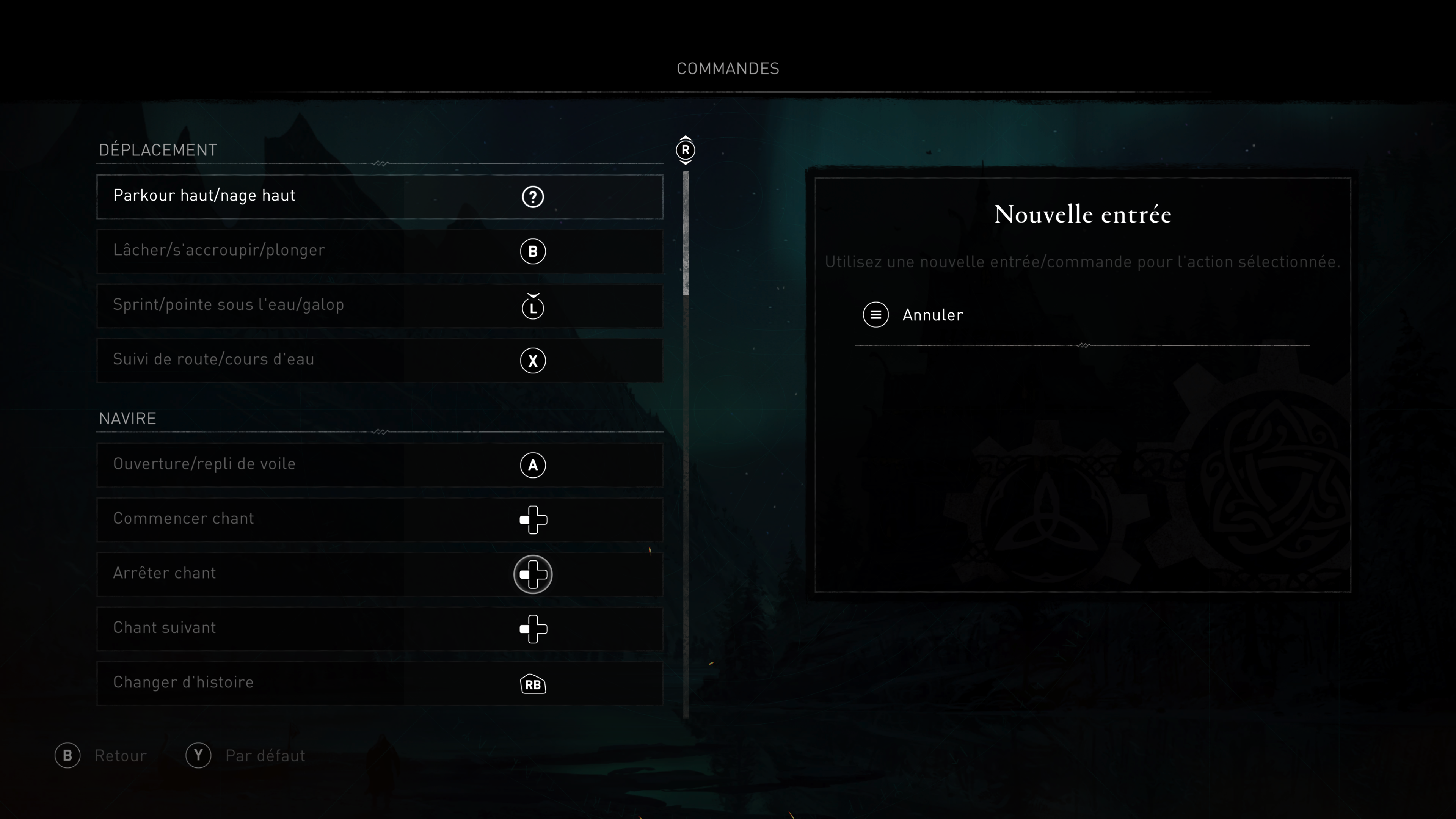Open the Suivi de route/cours d'eau binding

click(x=379, y=361)
